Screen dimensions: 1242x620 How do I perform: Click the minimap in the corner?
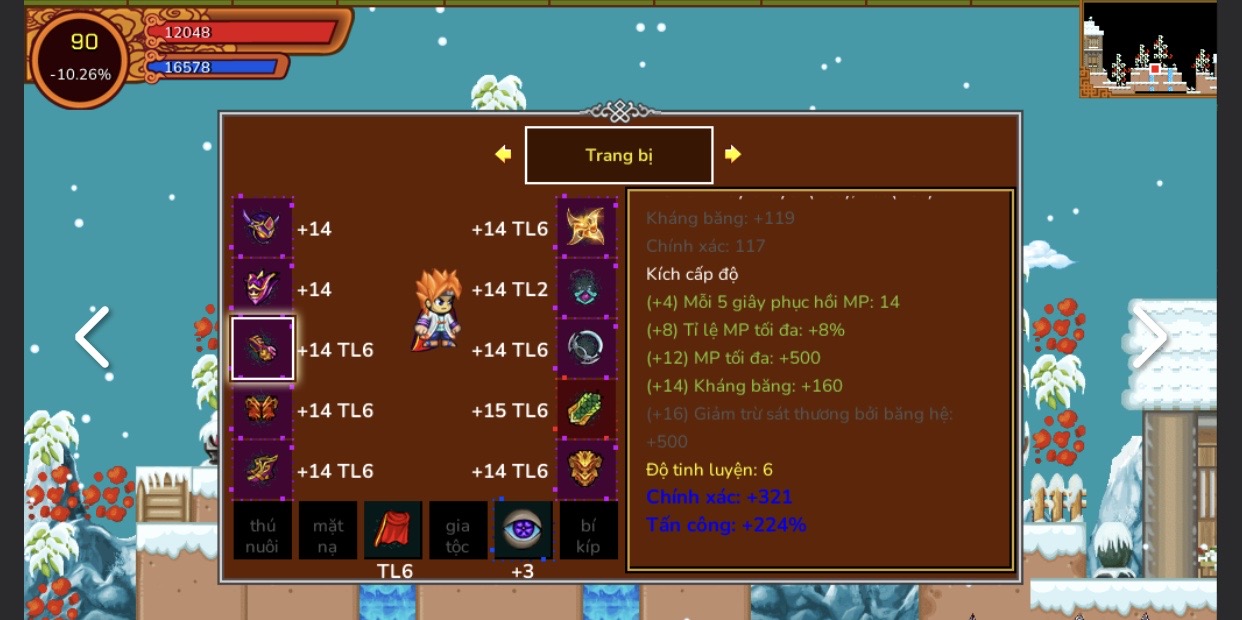1148,48
